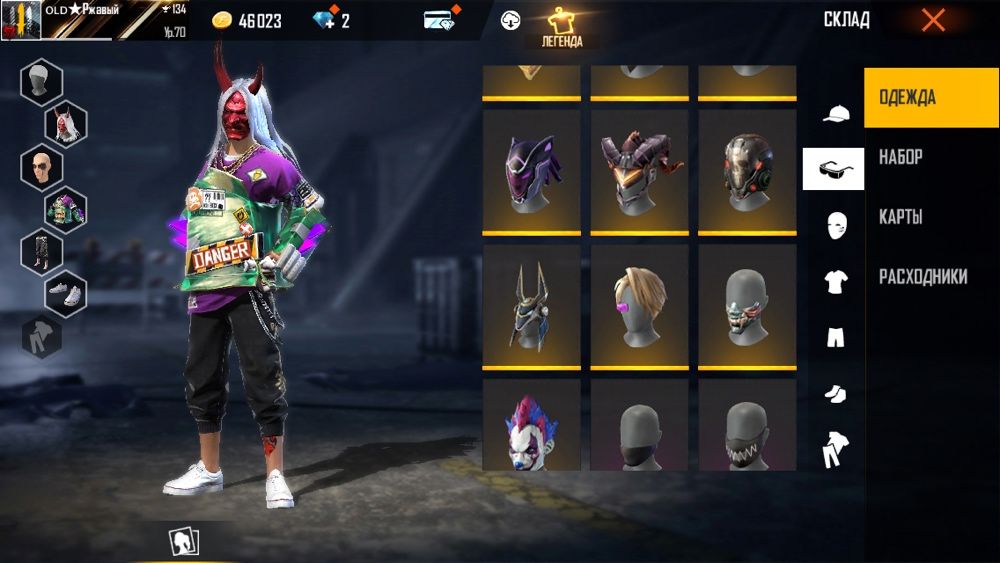Viewport: 1000px width, 563px height.
Task: Click the gold coins balance icon
Action: [x=222, y=21]
